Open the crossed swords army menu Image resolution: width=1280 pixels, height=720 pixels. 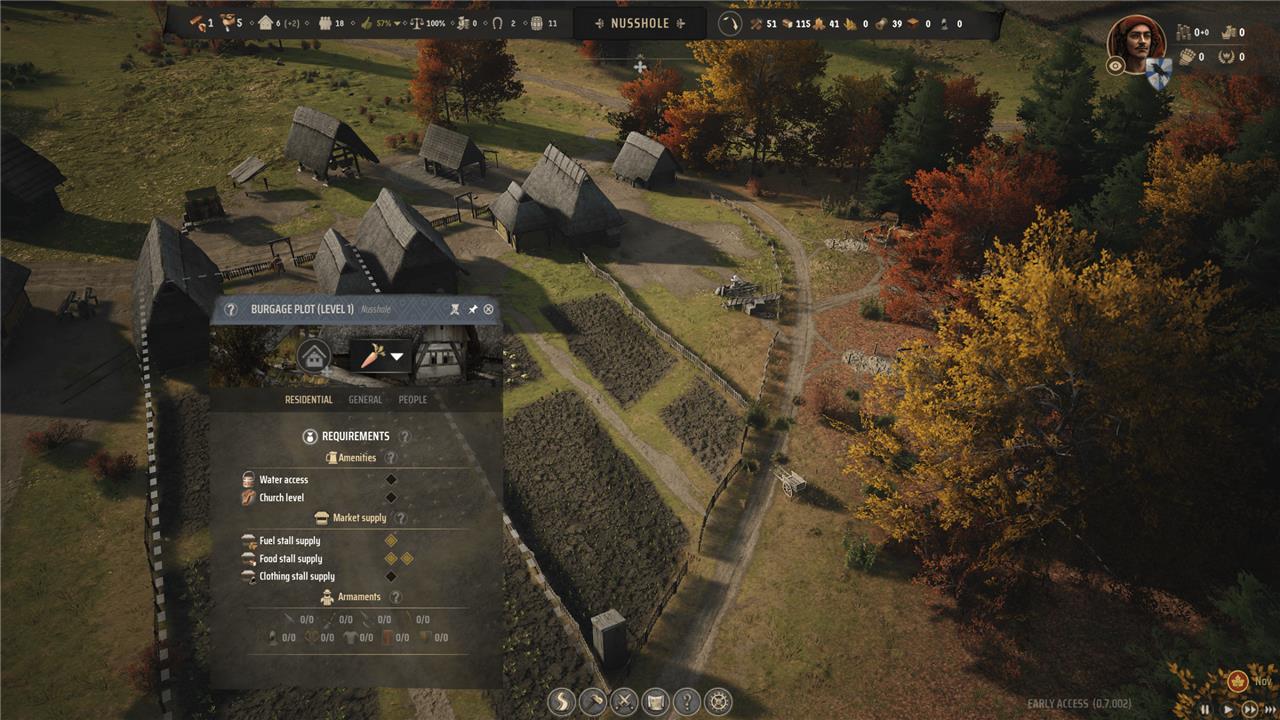(624, 702)
